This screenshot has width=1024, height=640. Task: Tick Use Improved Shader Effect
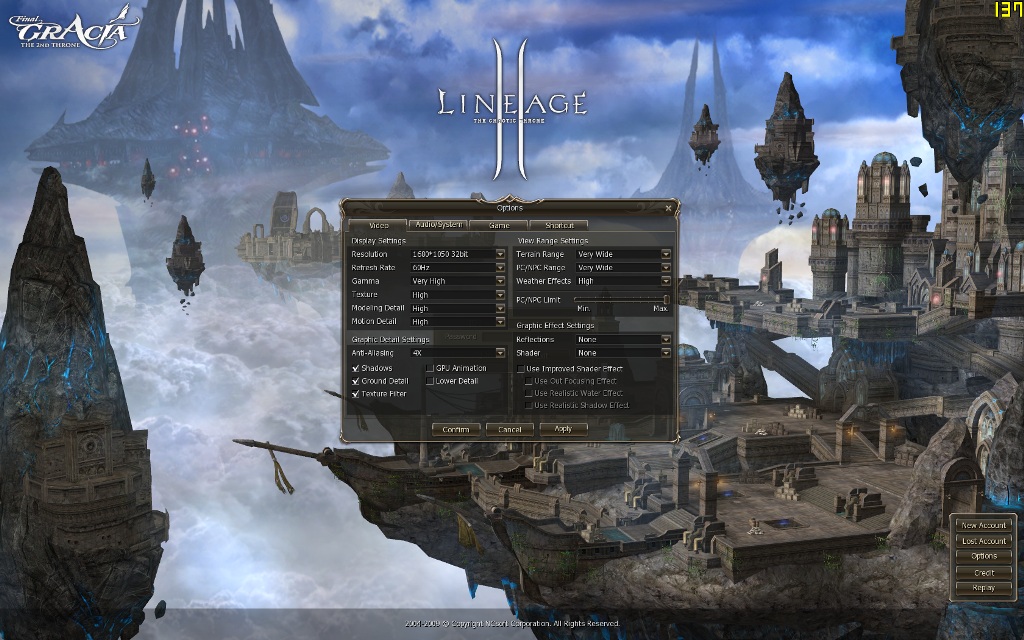(520, 369)
